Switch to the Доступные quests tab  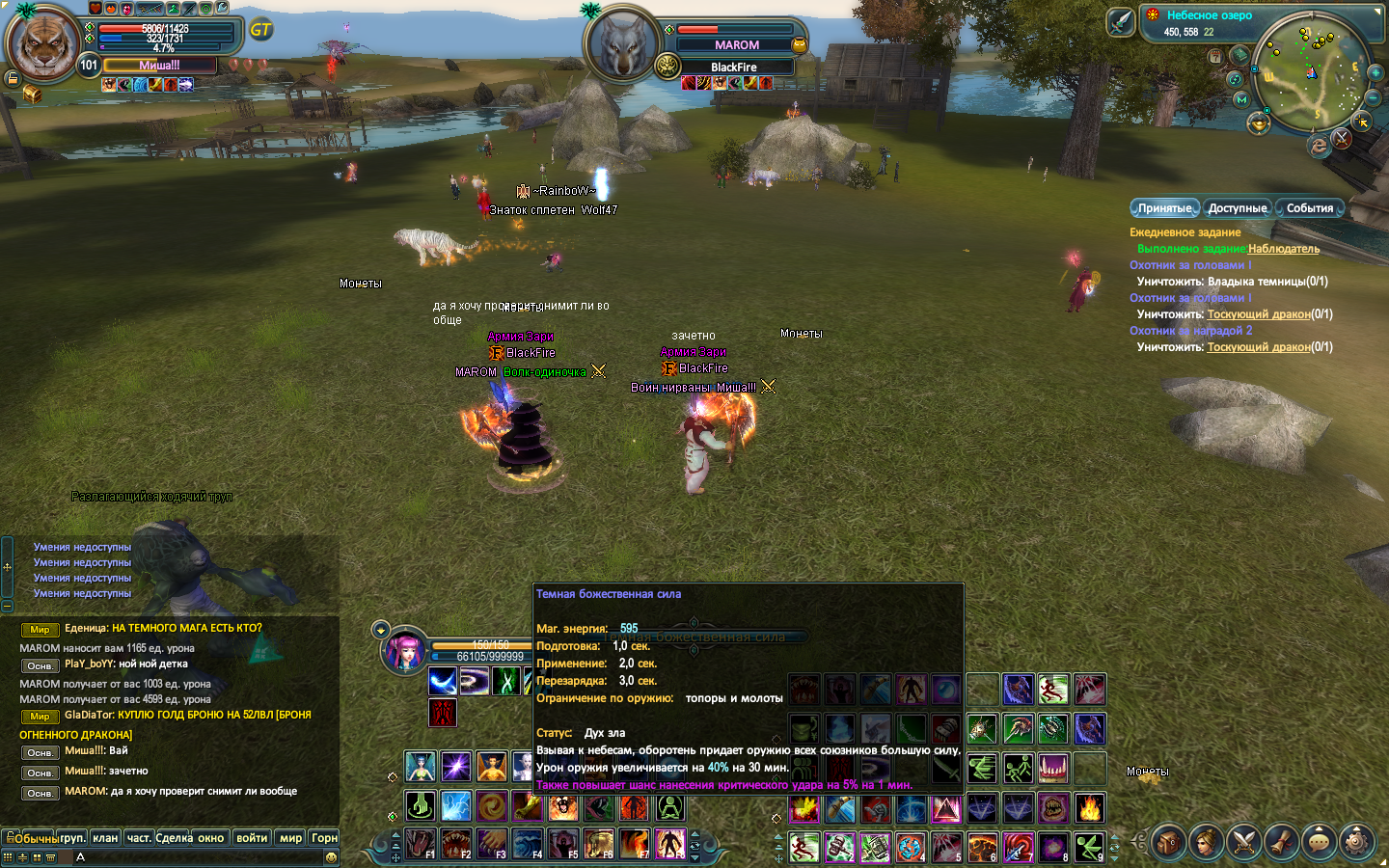click(1237, 208)
